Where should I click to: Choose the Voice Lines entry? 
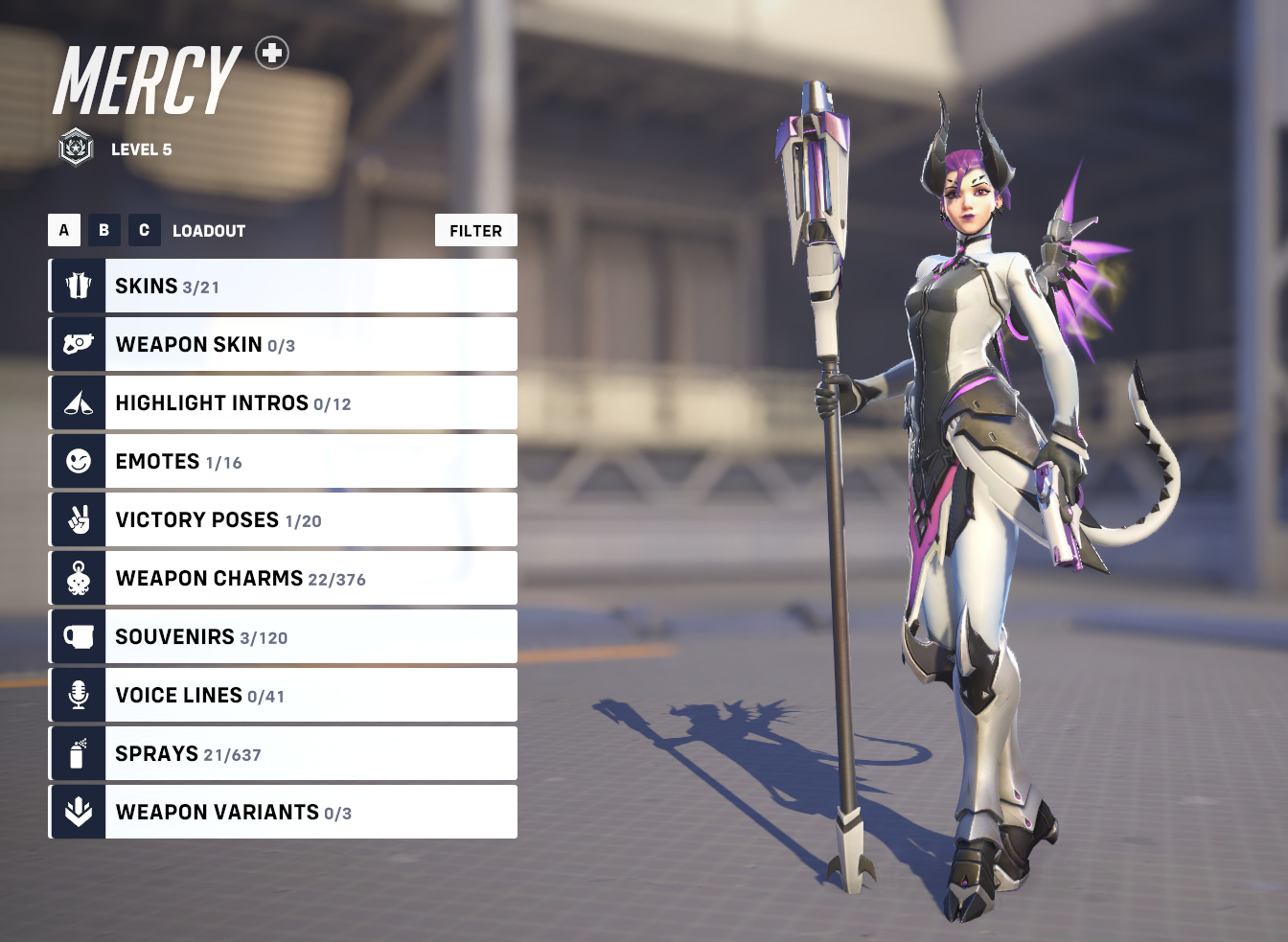coord(283,695)
